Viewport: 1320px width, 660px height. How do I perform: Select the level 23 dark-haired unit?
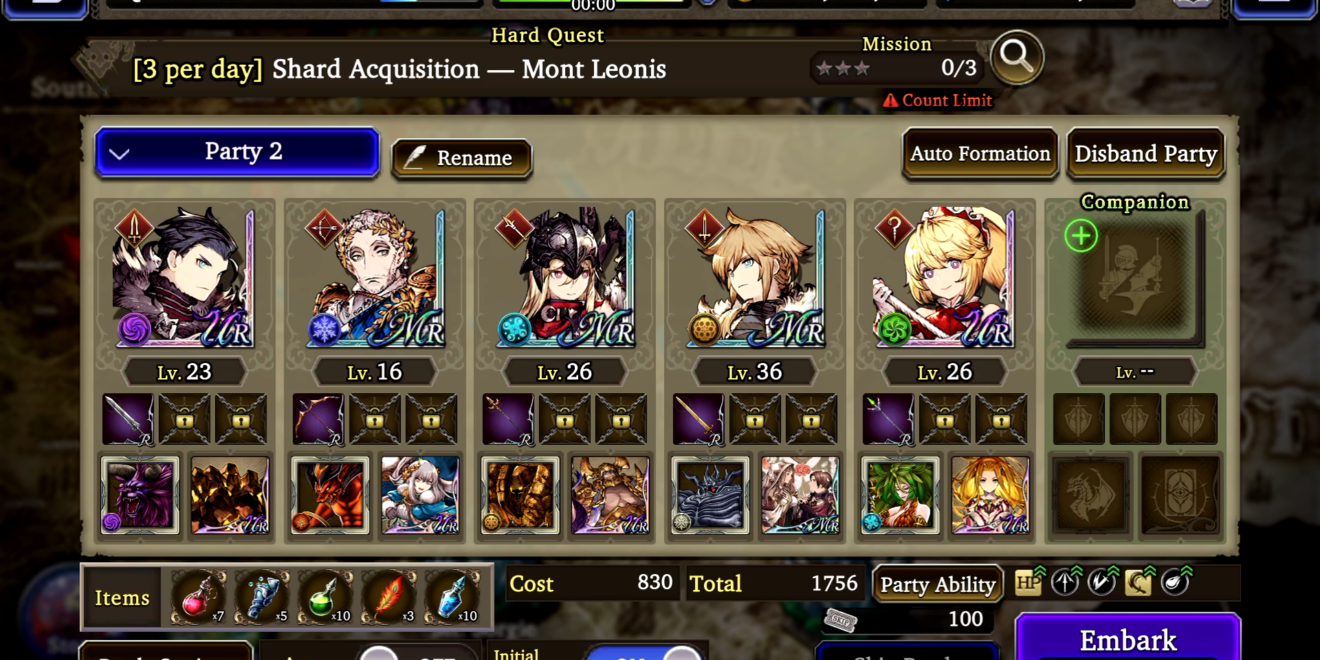coord(184,277)
